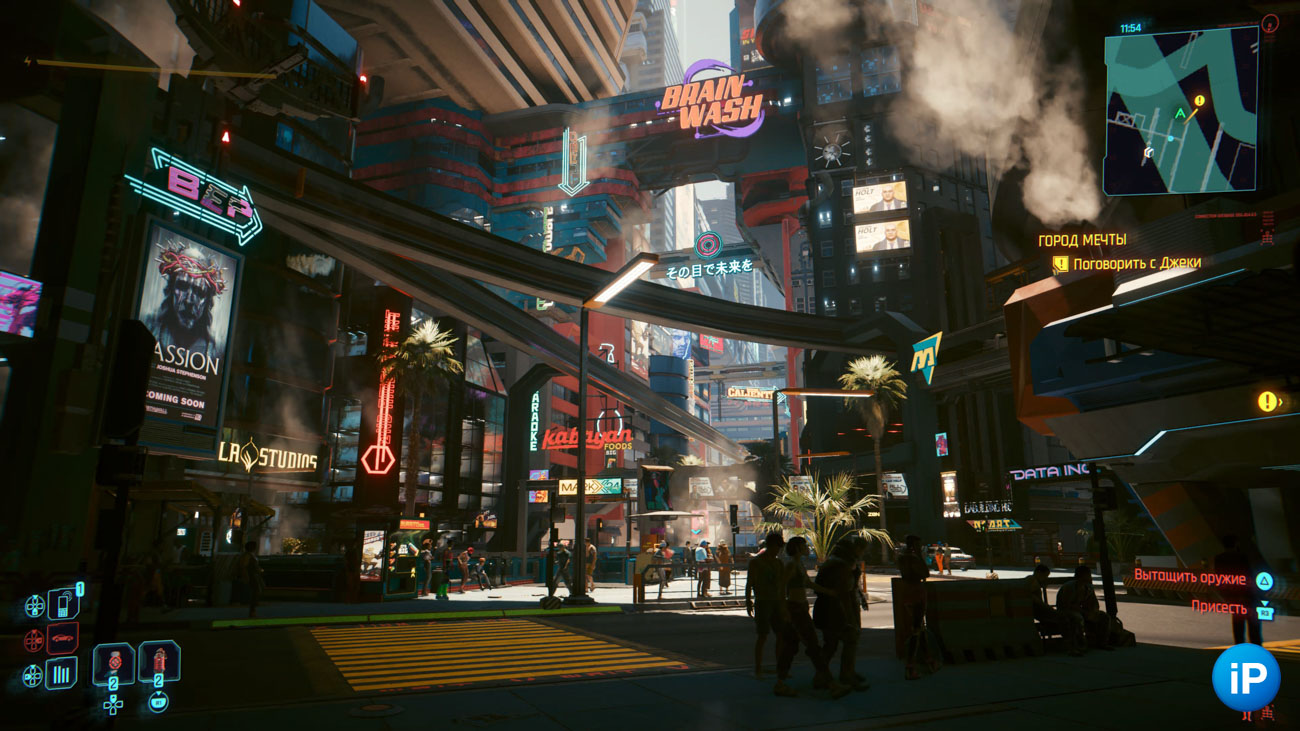
Task: Select the red grenade slot
Action: 159,662
